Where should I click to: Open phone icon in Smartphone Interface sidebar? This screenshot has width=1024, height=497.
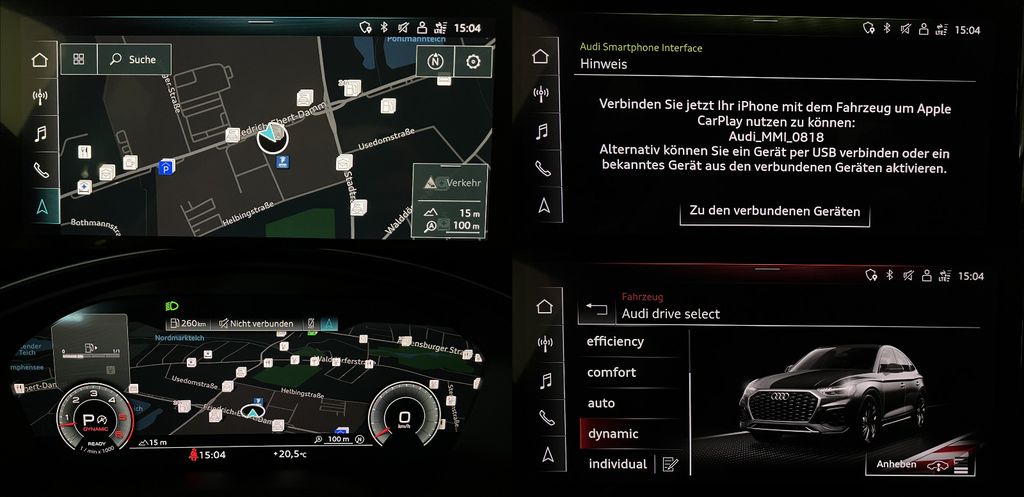click(x=543, y=169)
